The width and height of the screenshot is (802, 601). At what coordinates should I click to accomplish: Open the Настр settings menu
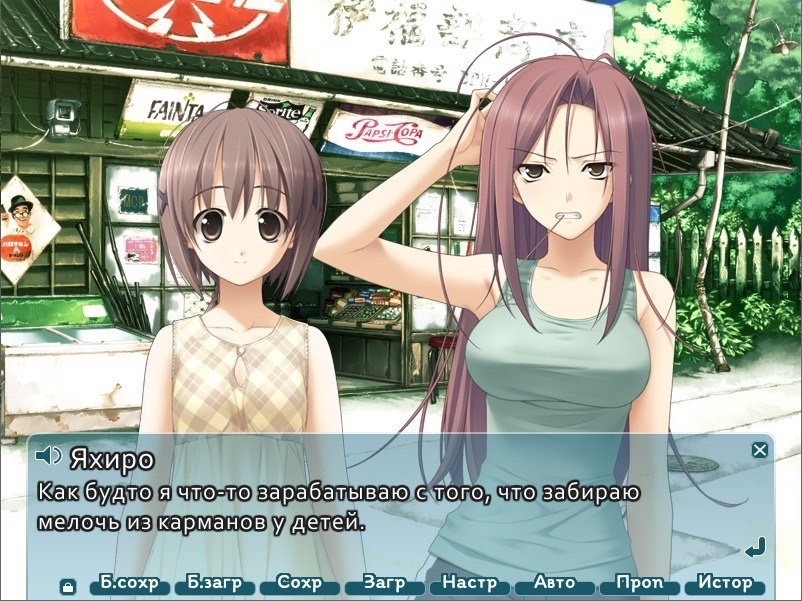[x=469, y=583]
